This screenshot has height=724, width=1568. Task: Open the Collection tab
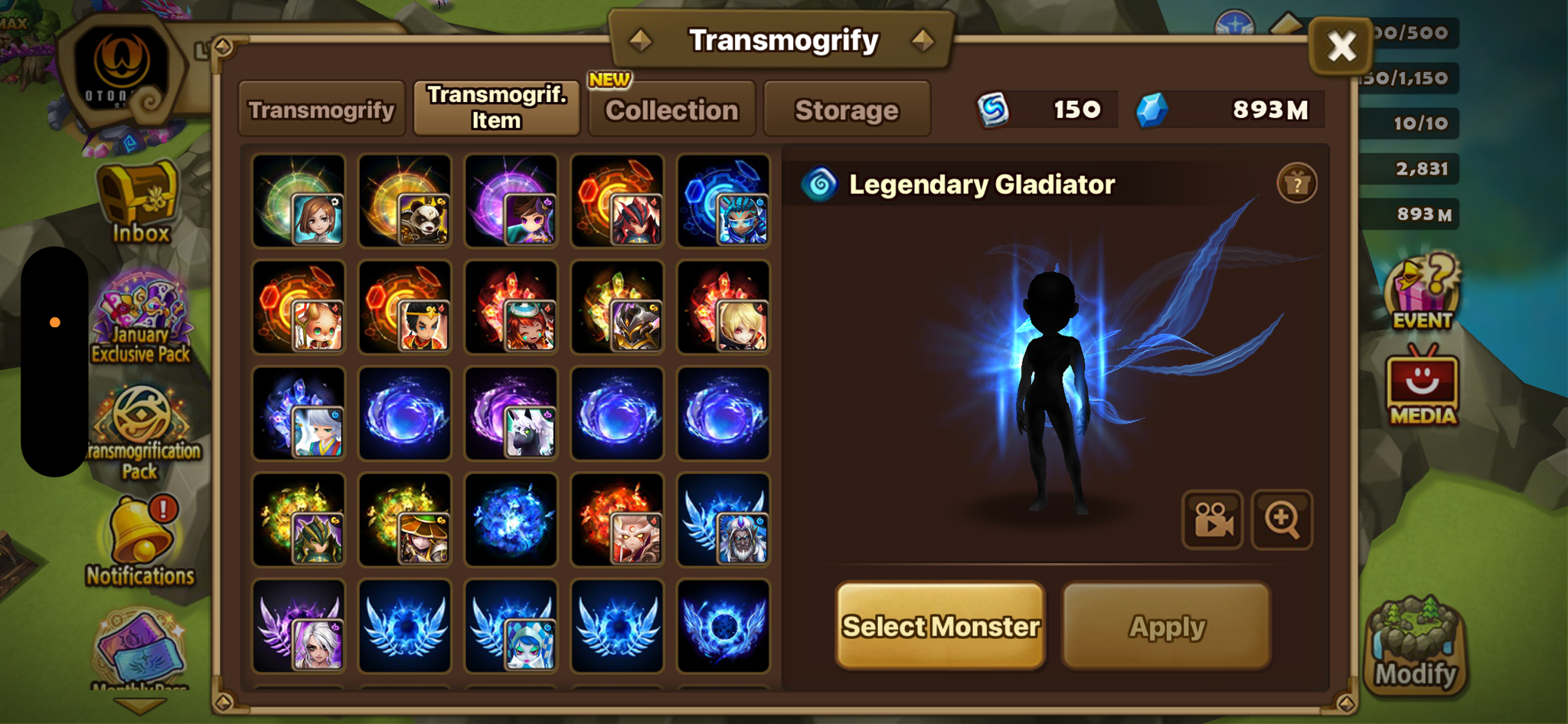672,110
